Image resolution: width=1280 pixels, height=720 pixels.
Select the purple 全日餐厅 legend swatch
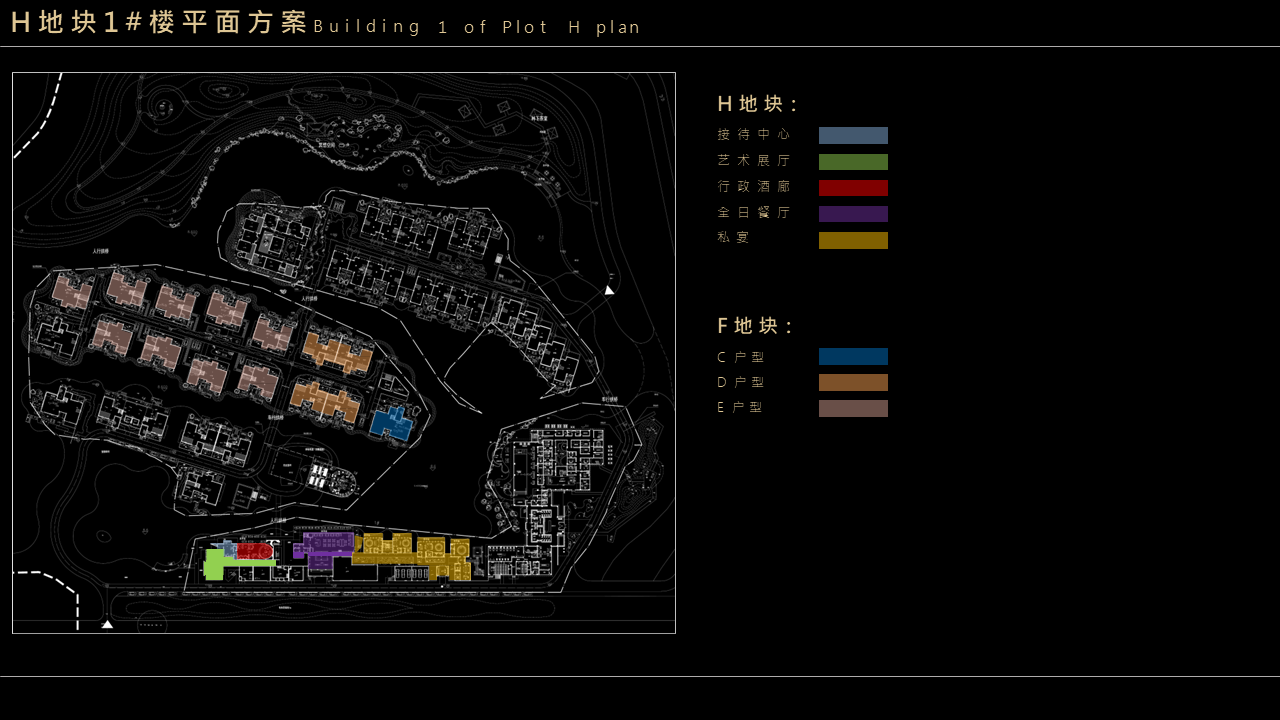(x=853, y=214)
